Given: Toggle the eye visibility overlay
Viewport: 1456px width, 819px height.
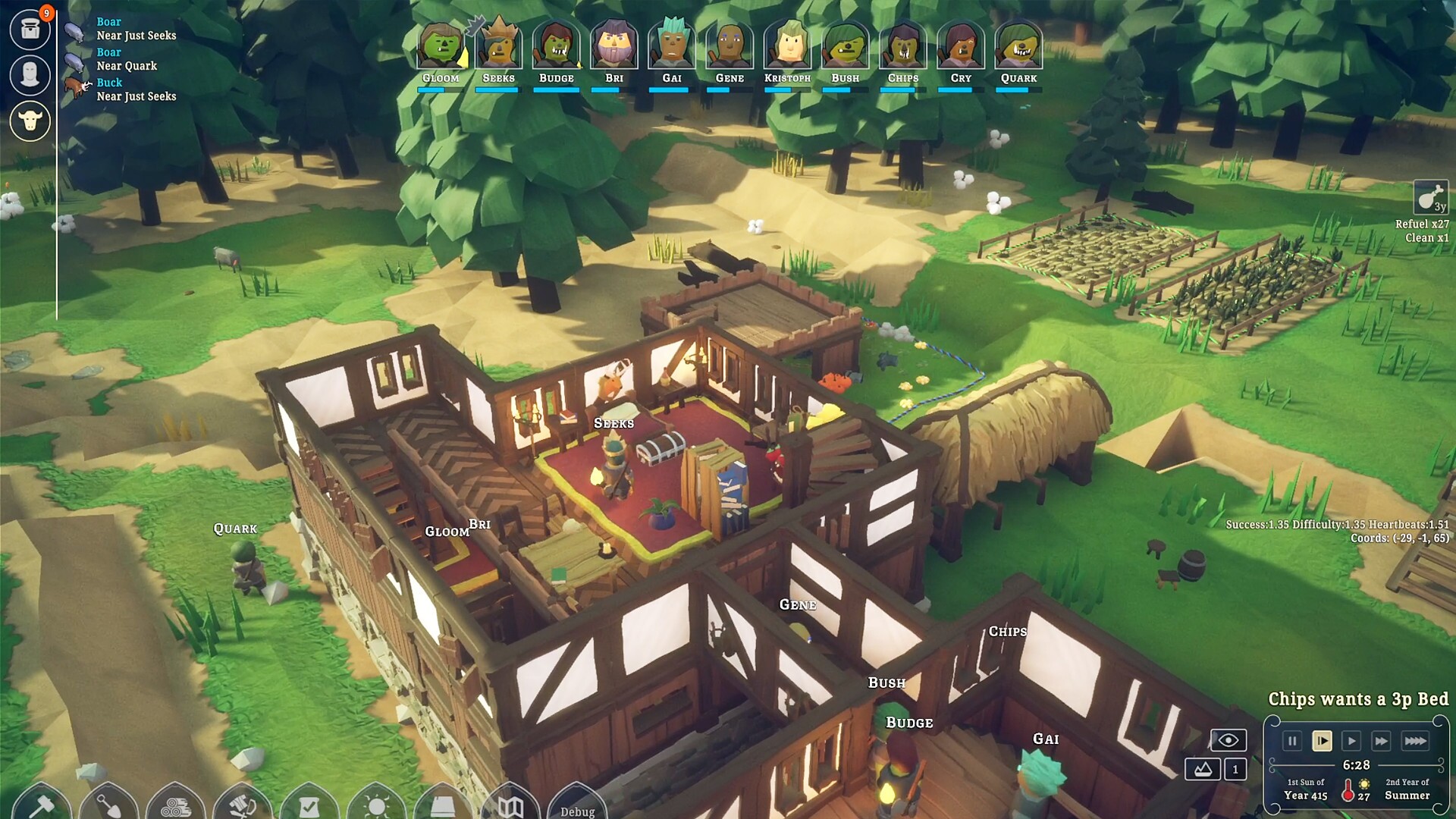Looking at the screenshot, I should tap(1228, 740).
